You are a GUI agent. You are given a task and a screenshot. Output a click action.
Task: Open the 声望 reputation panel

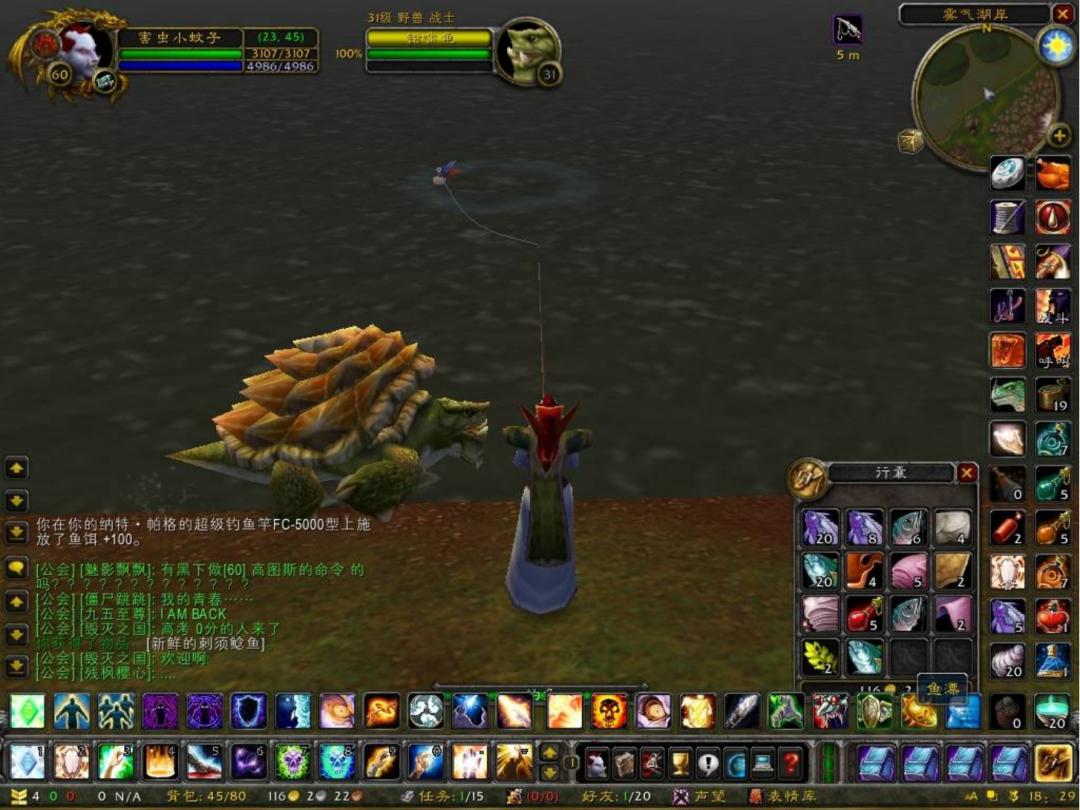pos(700,796)
